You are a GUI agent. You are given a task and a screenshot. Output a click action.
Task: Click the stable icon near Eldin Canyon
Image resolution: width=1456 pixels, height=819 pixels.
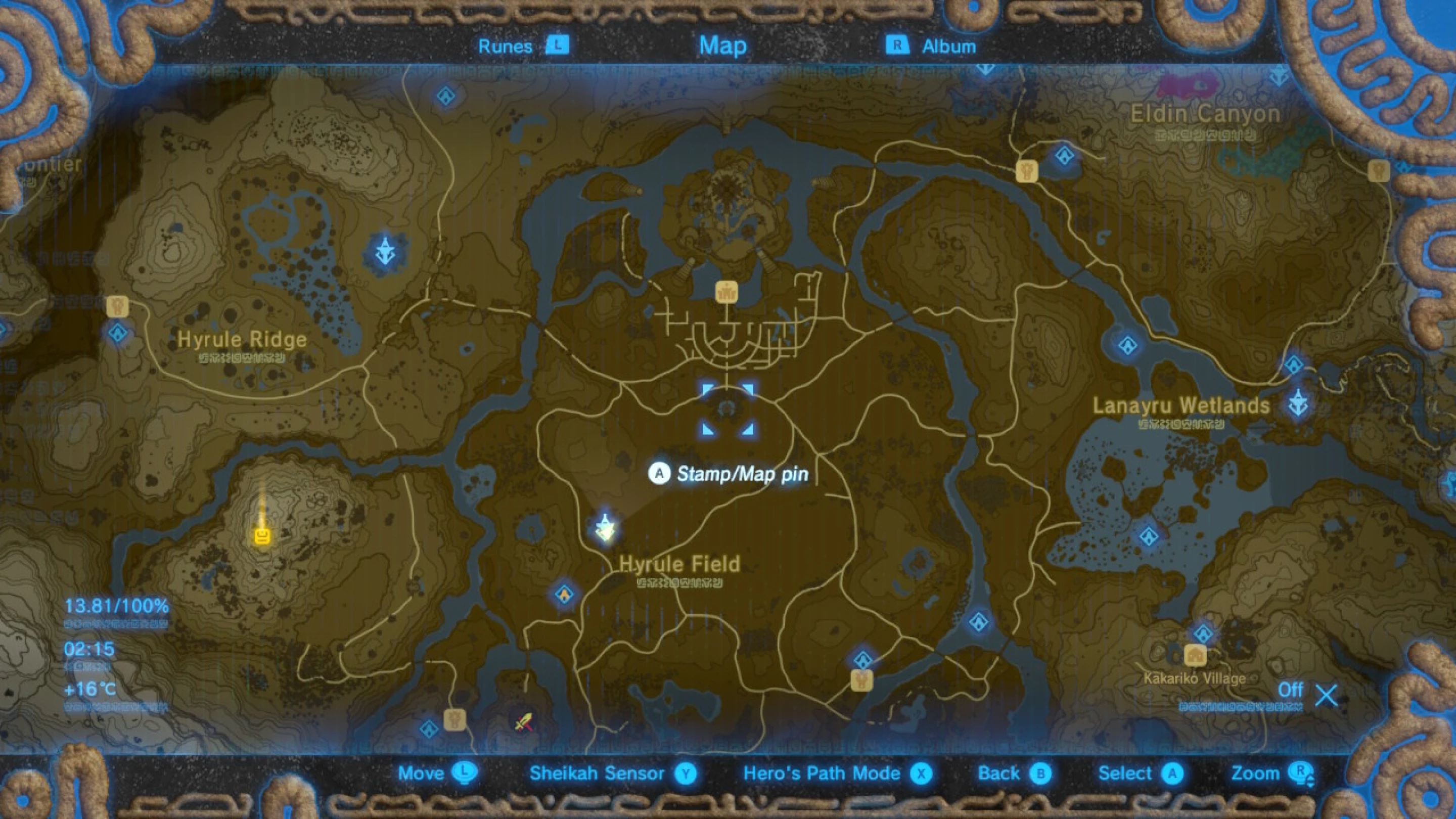point(1027,172)
